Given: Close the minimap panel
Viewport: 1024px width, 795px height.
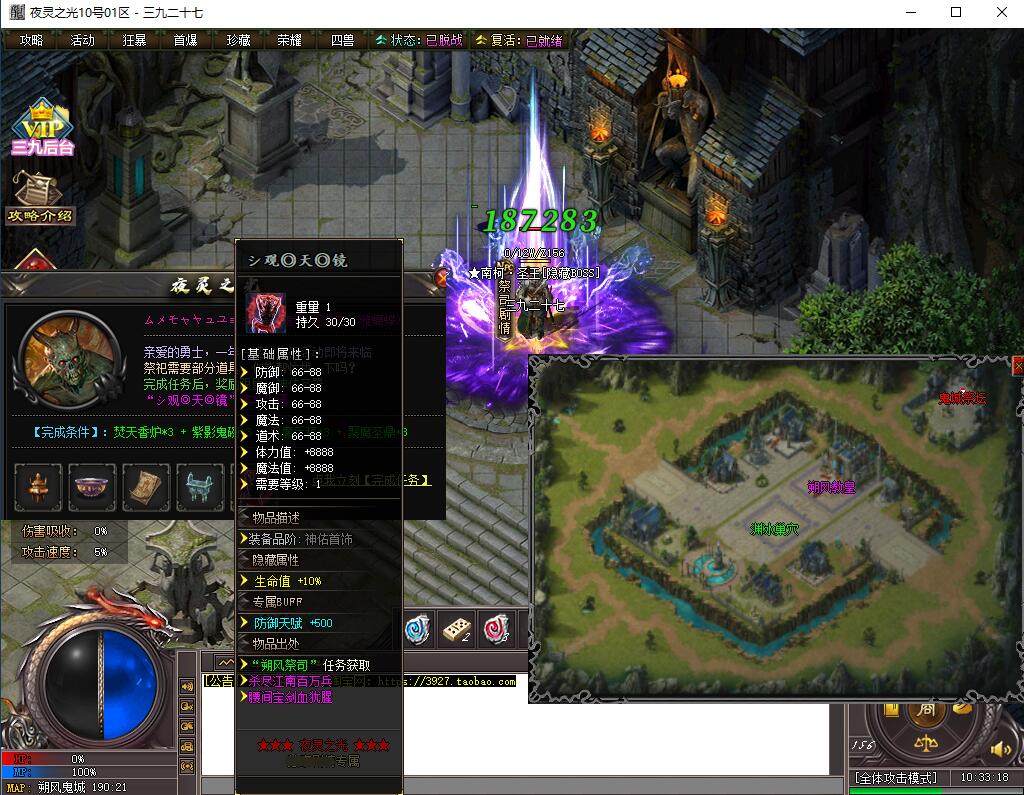Looking at the screenshot, I should coord(1018,366).
